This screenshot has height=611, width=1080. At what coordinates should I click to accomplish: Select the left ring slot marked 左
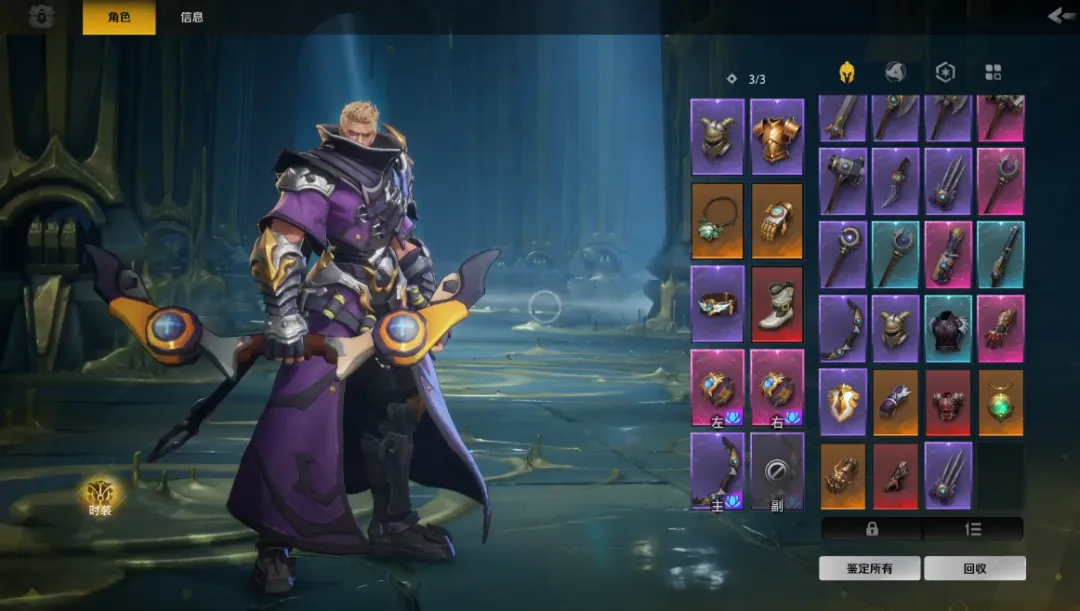(717, 388)
